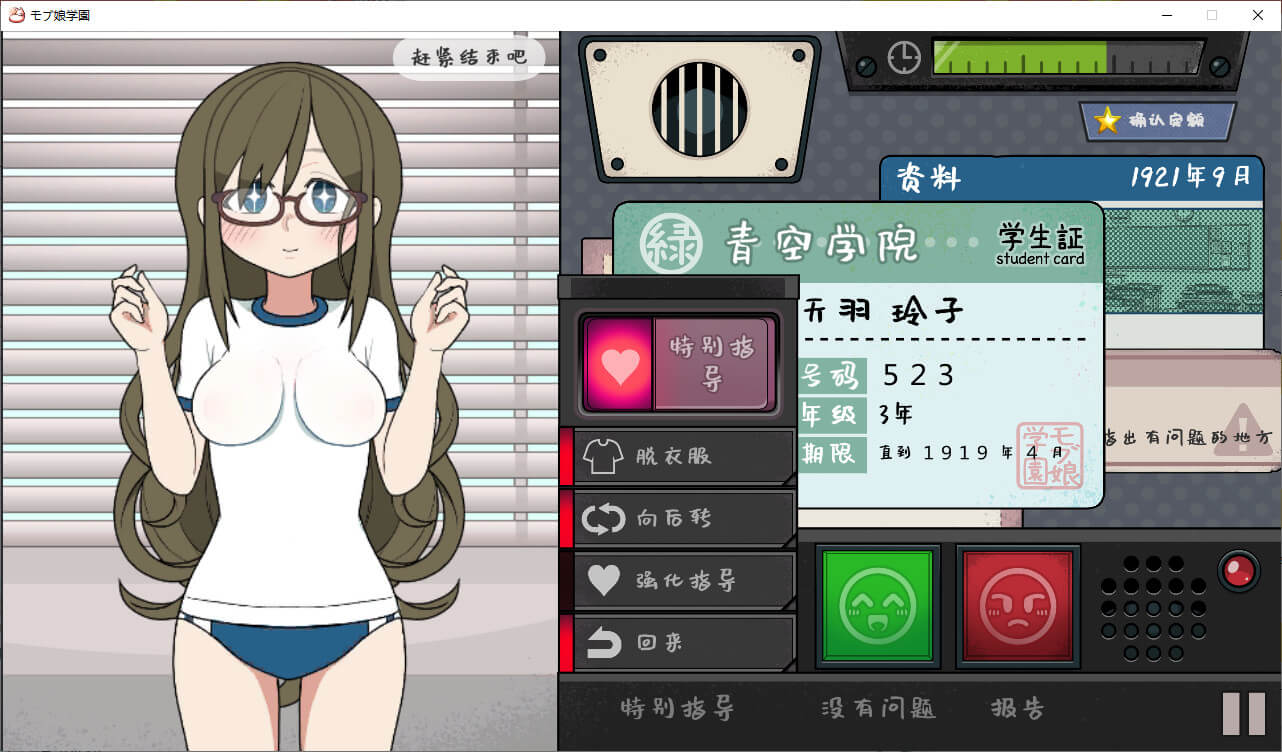Approve with the green smiley button
This screenshot has width=1282, height=752.
point(877,605)
